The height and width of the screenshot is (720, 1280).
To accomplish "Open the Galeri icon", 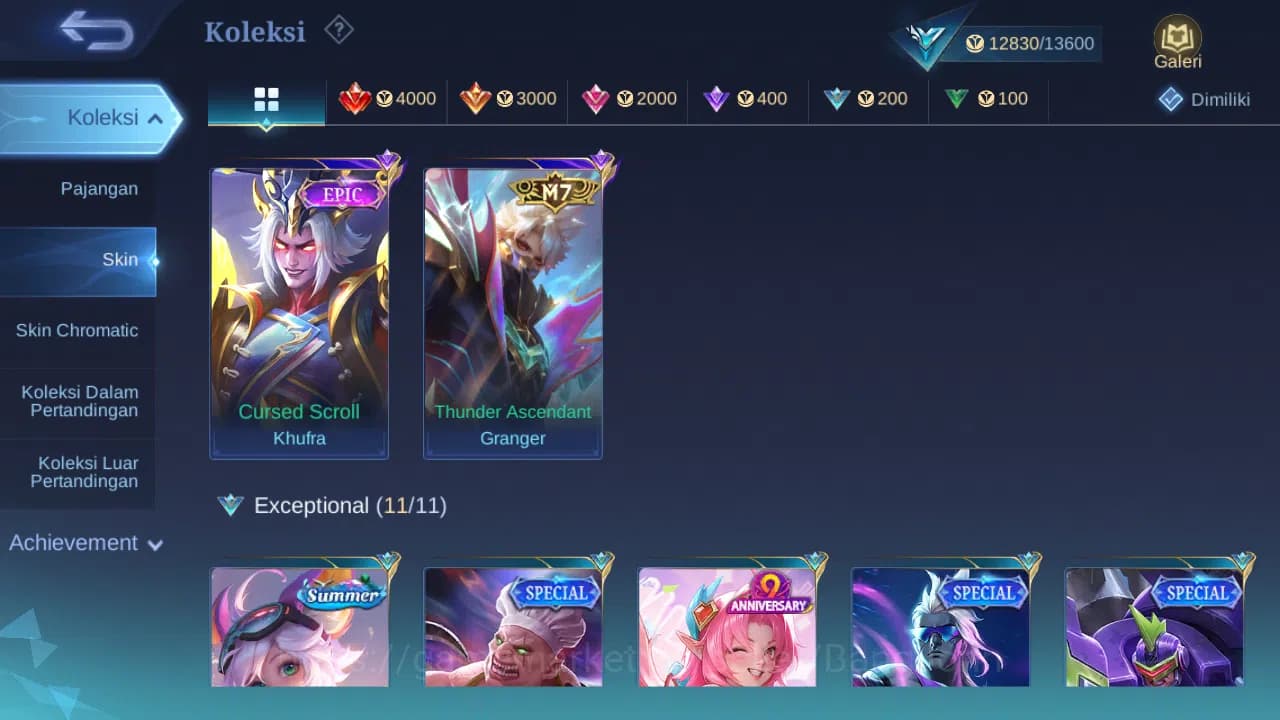I will point(1176,40).
